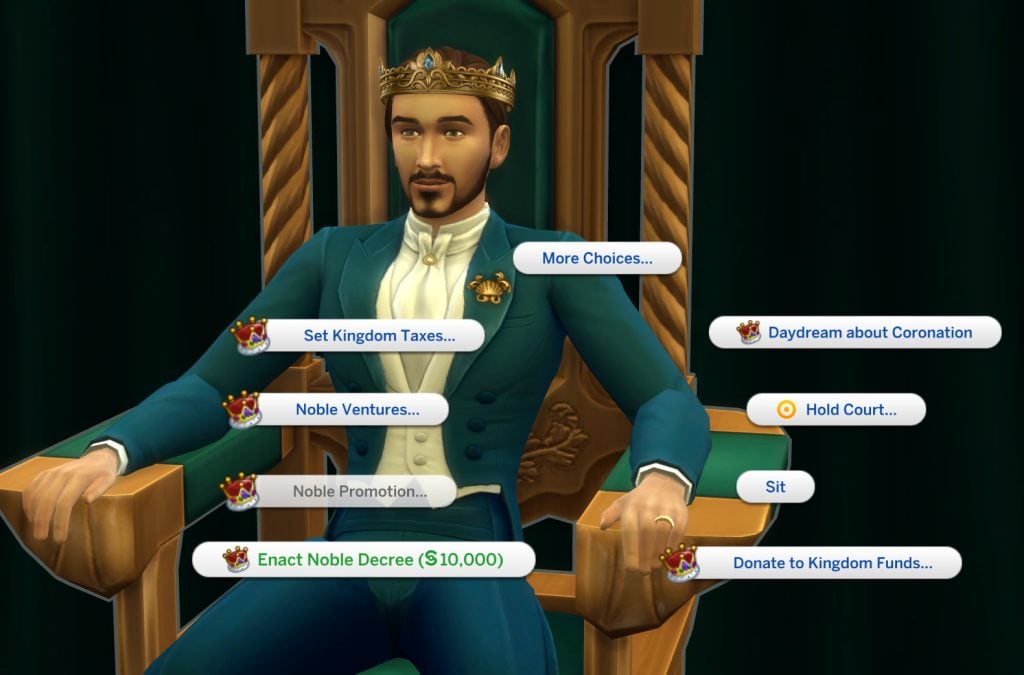
Task: Open the Hold Court submenu
Action: point(850,409)
